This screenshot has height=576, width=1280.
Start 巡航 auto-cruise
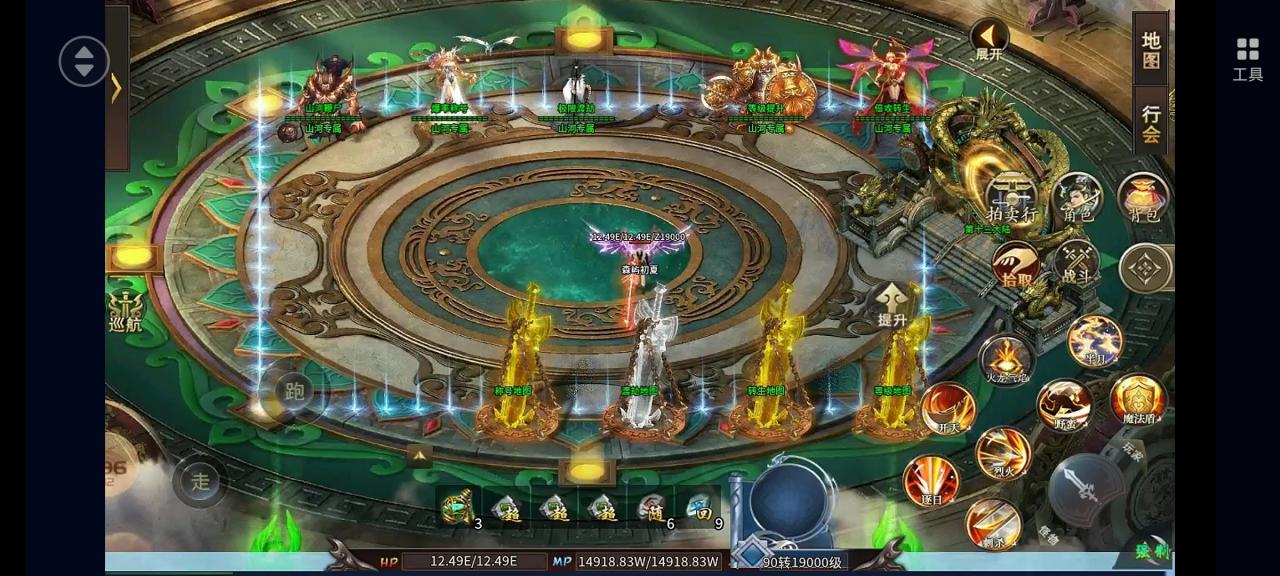pyautogui.click(x=126, y=310)
